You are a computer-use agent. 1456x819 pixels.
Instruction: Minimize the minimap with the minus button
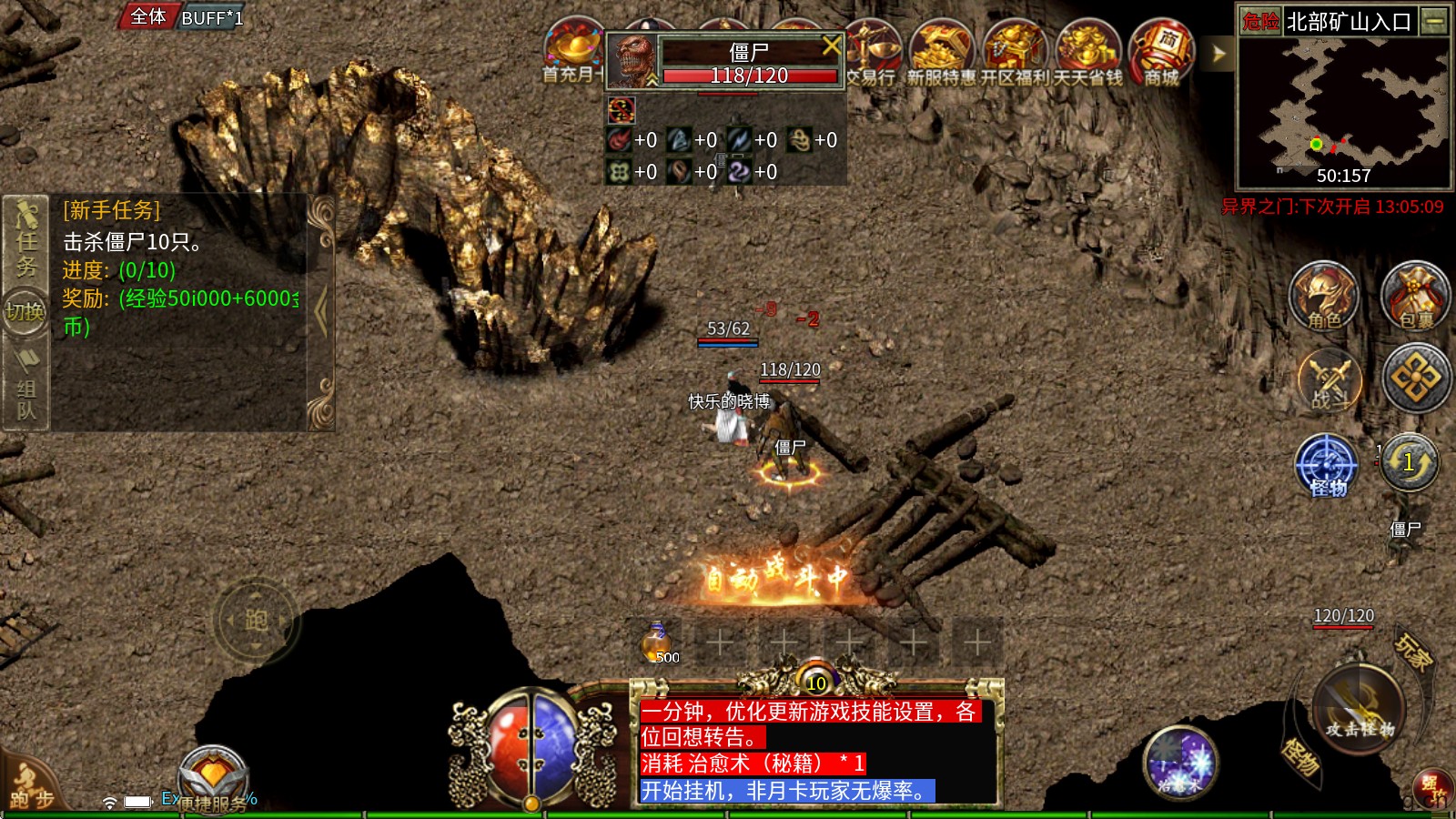click(1435, 21)
